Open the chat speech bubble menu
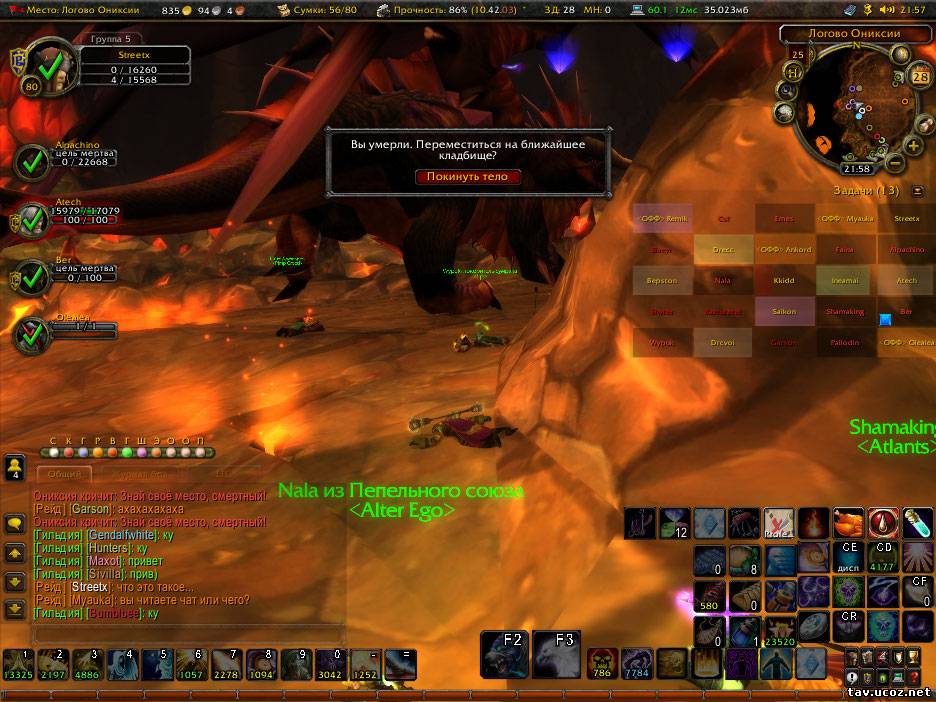This screenshot has width=936, height=702. tap(15, 523)
